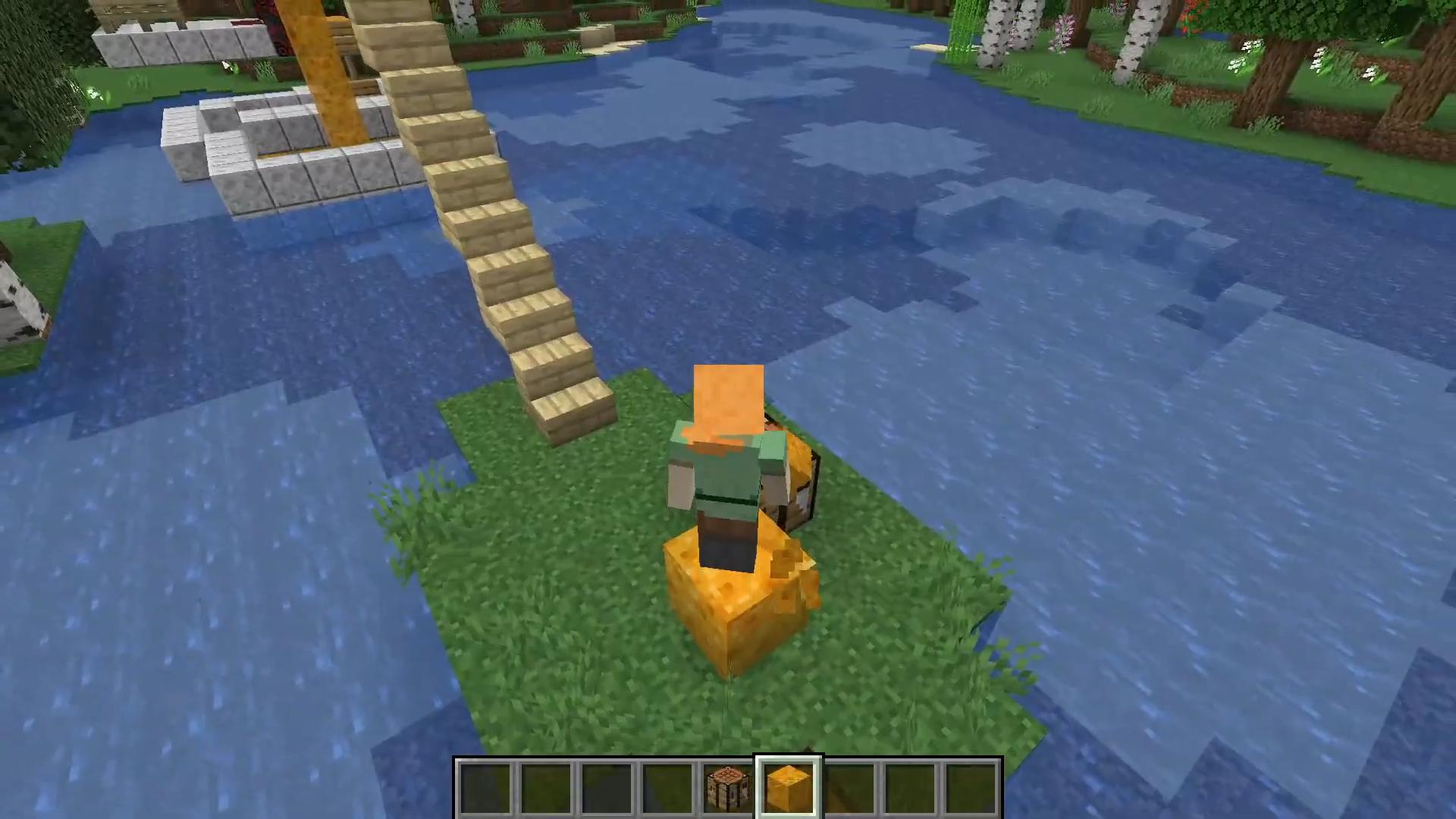Click the third hotbar slot
This screenshot has width=1456, height=819.
coord(605,785)
